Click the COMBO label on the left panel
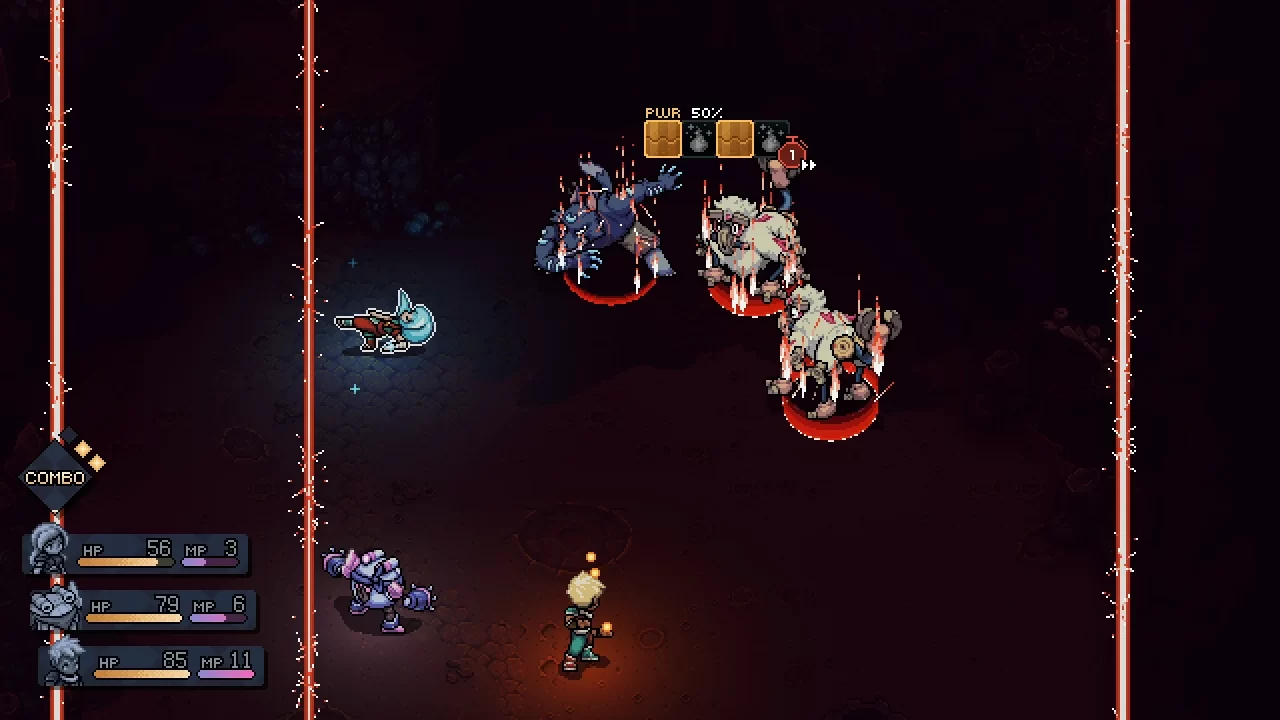 [x=55, y=478]
